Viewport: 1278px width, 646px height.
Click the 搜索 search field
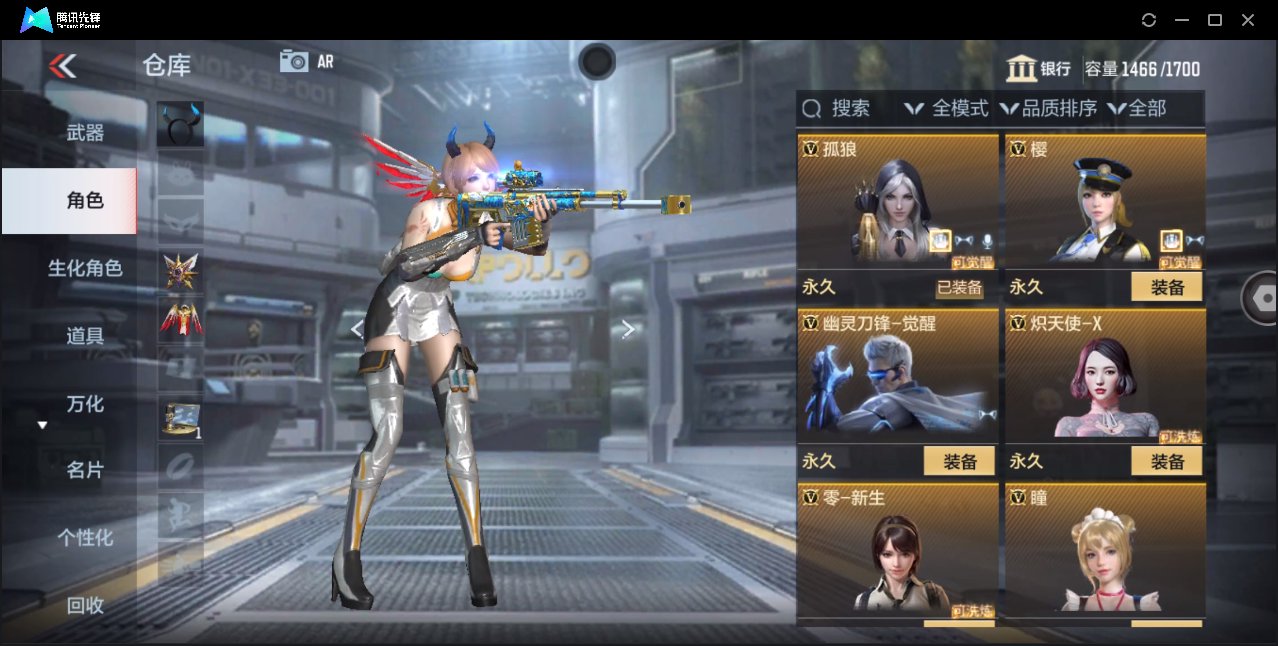[838, 108]
